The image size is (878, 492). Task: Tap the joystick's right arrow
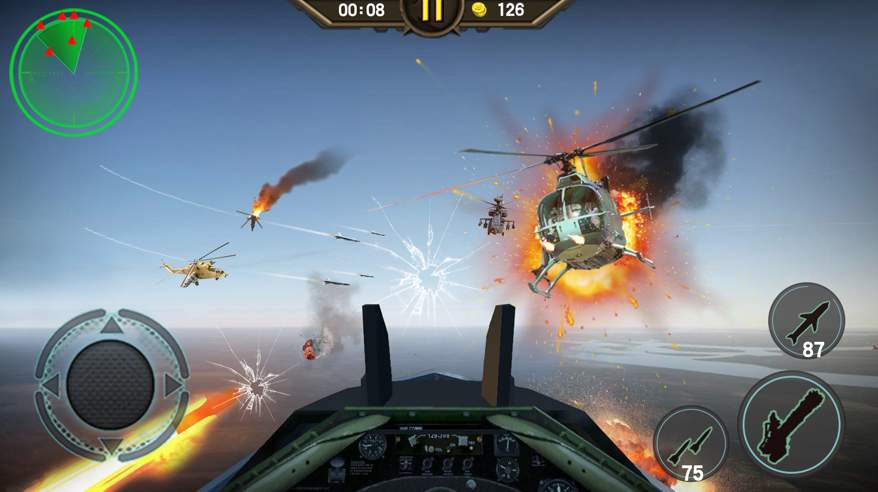[x=173, y=385]
